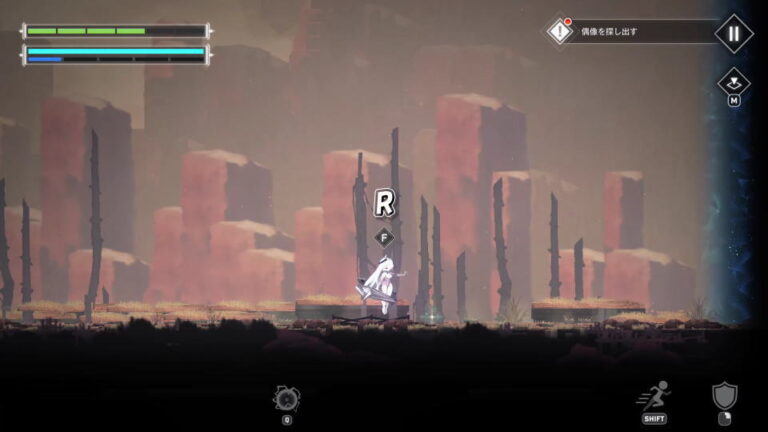This screenshot has height=432, width=768.
Task: Open the map using the diamond map icon
Action: point(733,82)
